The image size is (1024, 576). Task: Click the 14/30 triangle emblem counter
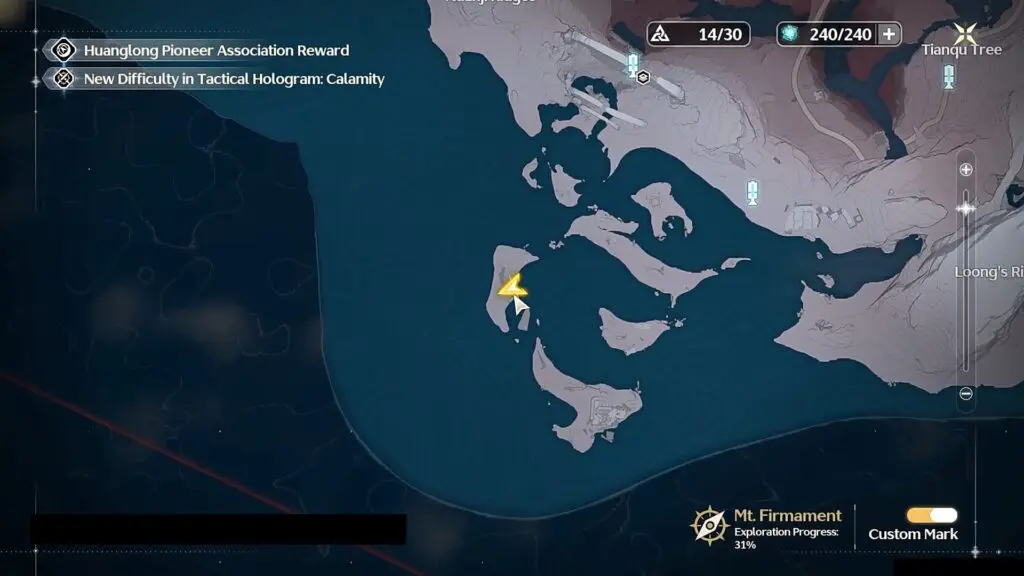tap(698, 34)
